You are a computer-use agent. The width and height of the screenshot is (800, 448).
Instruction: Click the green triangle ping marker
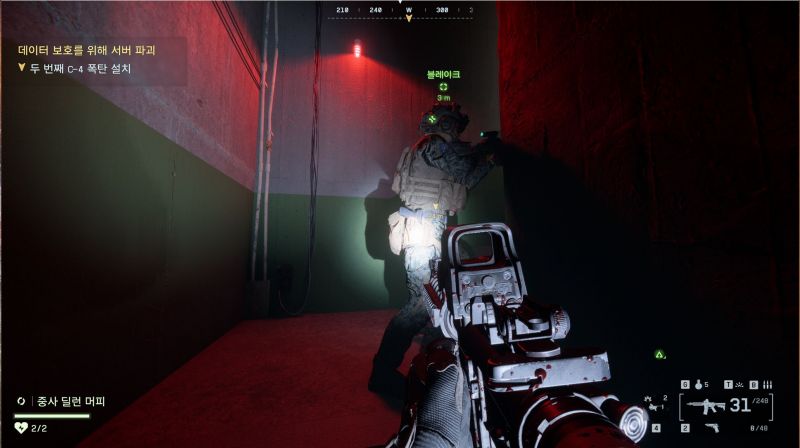(x=659, y=354)
